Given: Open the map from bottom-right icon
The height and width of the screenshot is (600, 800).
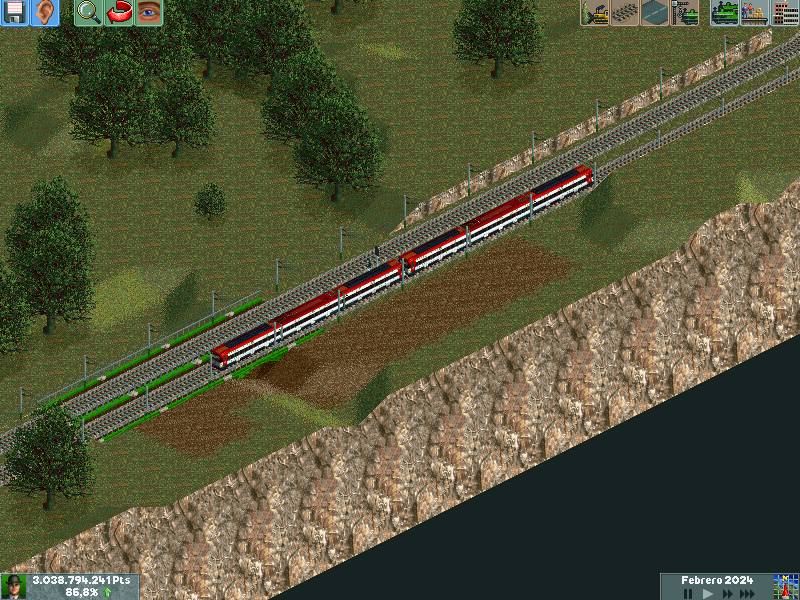Looking at the screenshot, I should (x=785, y=587).
